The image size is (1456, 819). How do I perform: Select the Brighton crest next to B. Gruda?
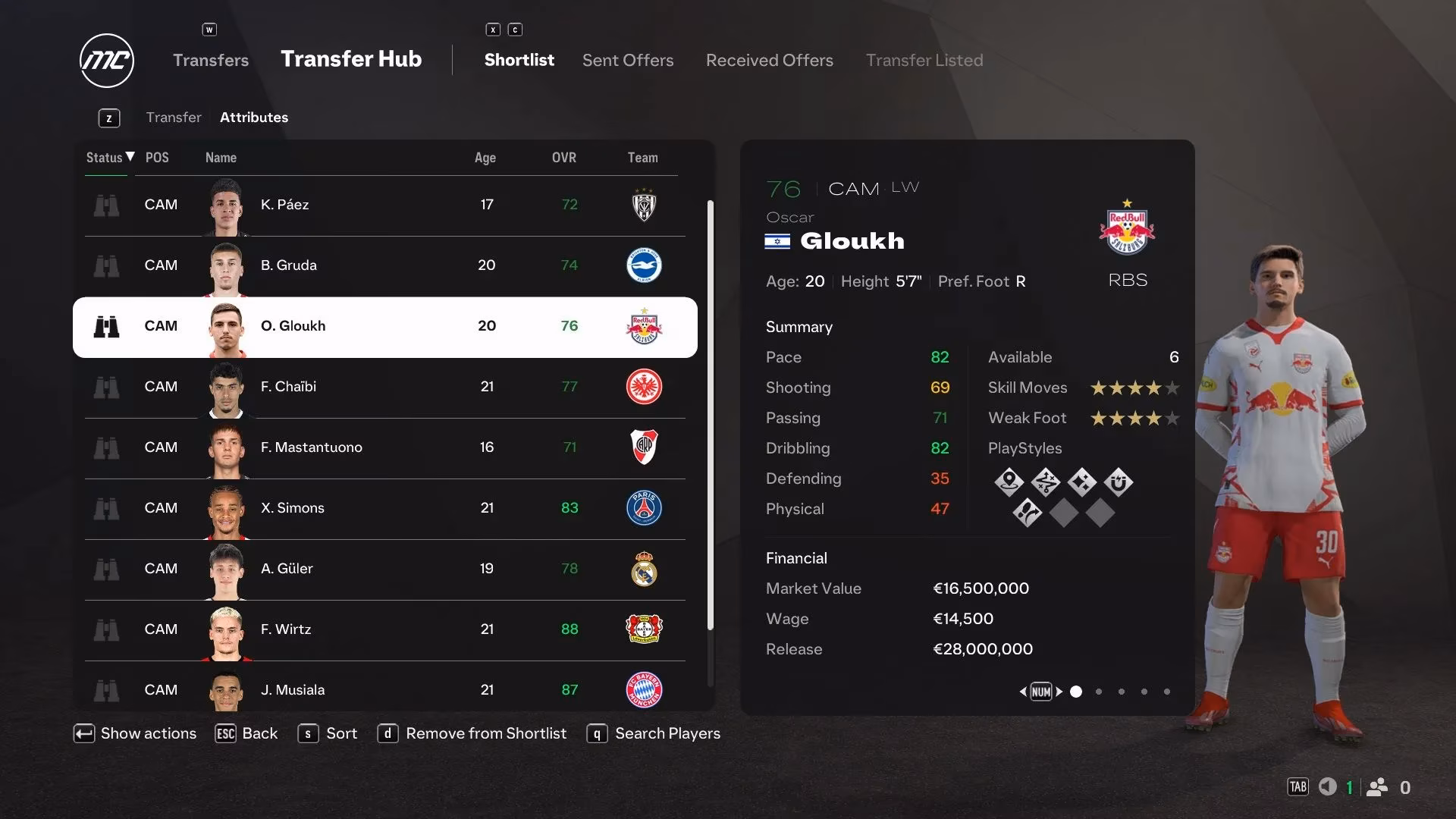click(644, 265)
